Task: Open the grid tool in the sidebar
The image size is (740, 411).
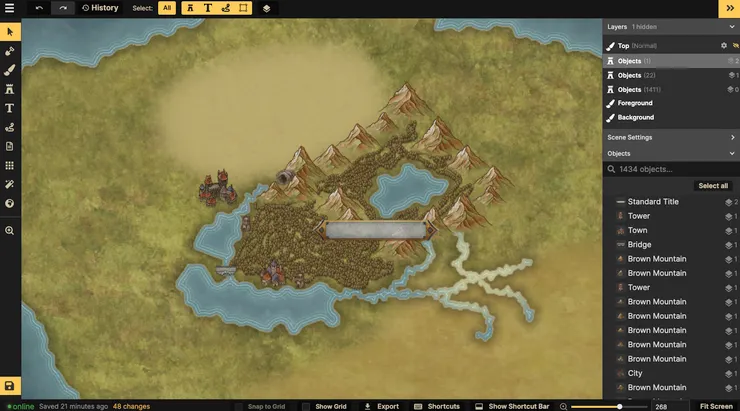Action: click(x=10, y=165)
